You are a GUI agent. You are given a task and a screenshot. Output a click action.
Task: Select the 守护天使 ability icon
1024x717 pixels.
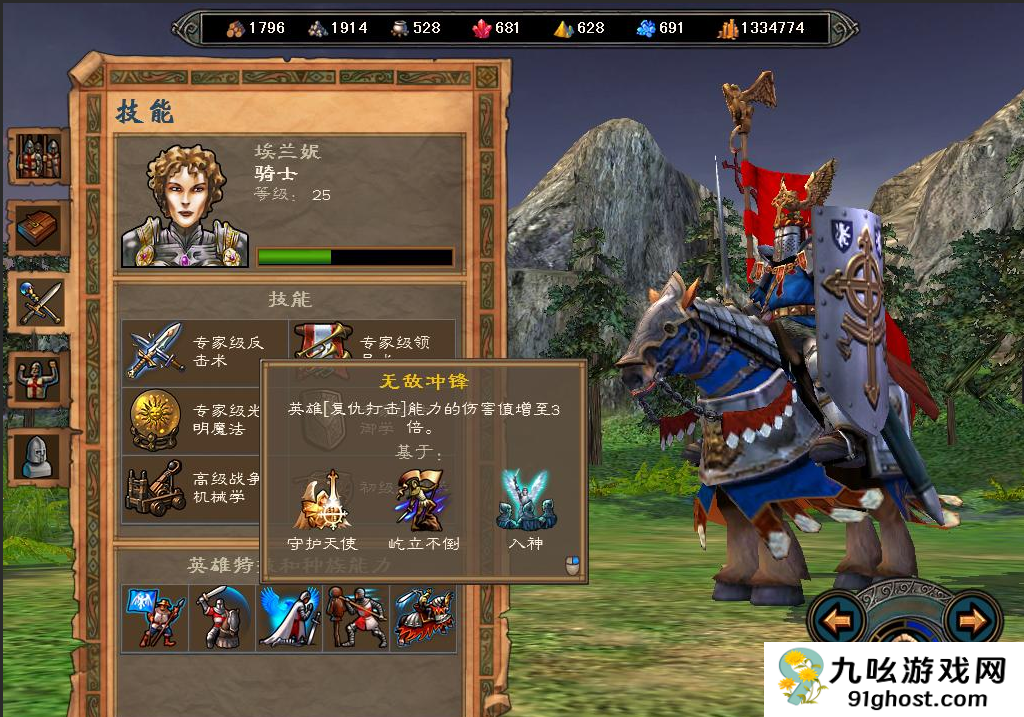[320, 502]
